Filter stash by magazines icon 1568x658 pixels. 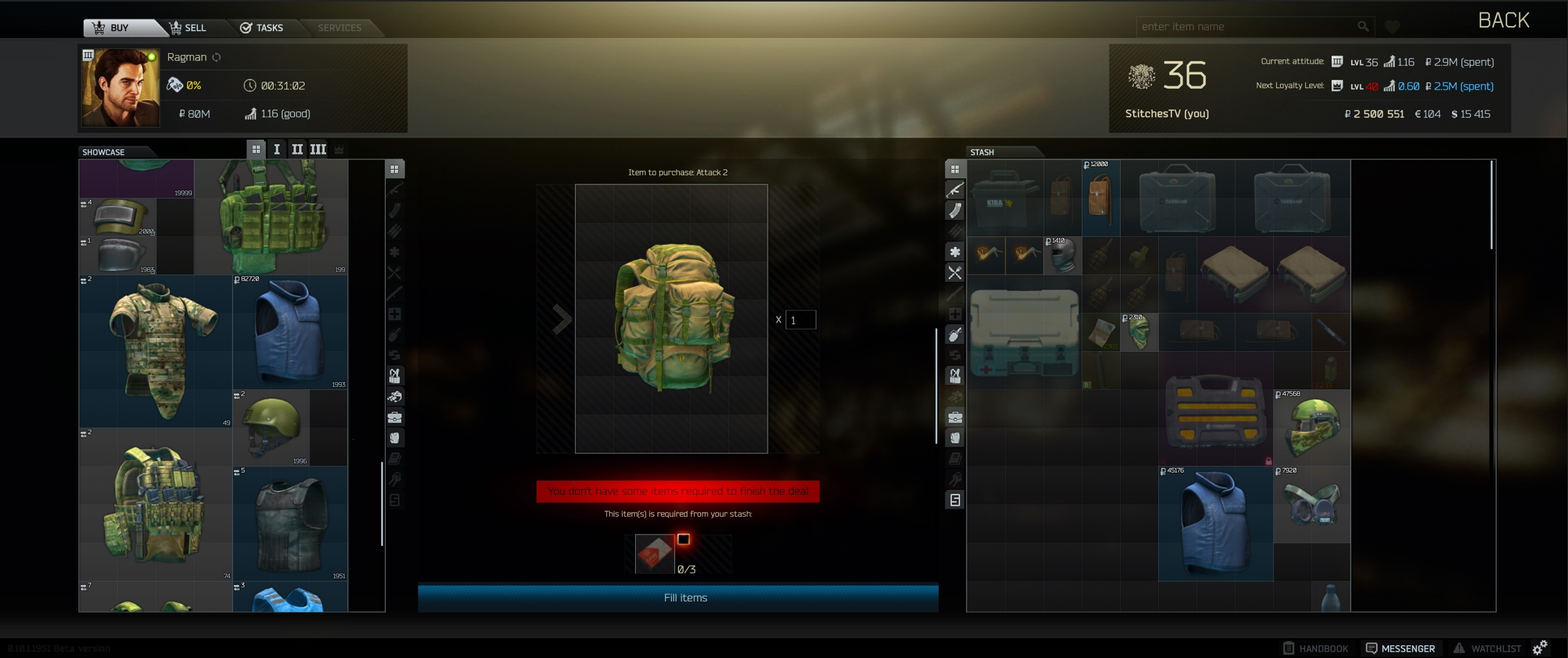point(954,210)
